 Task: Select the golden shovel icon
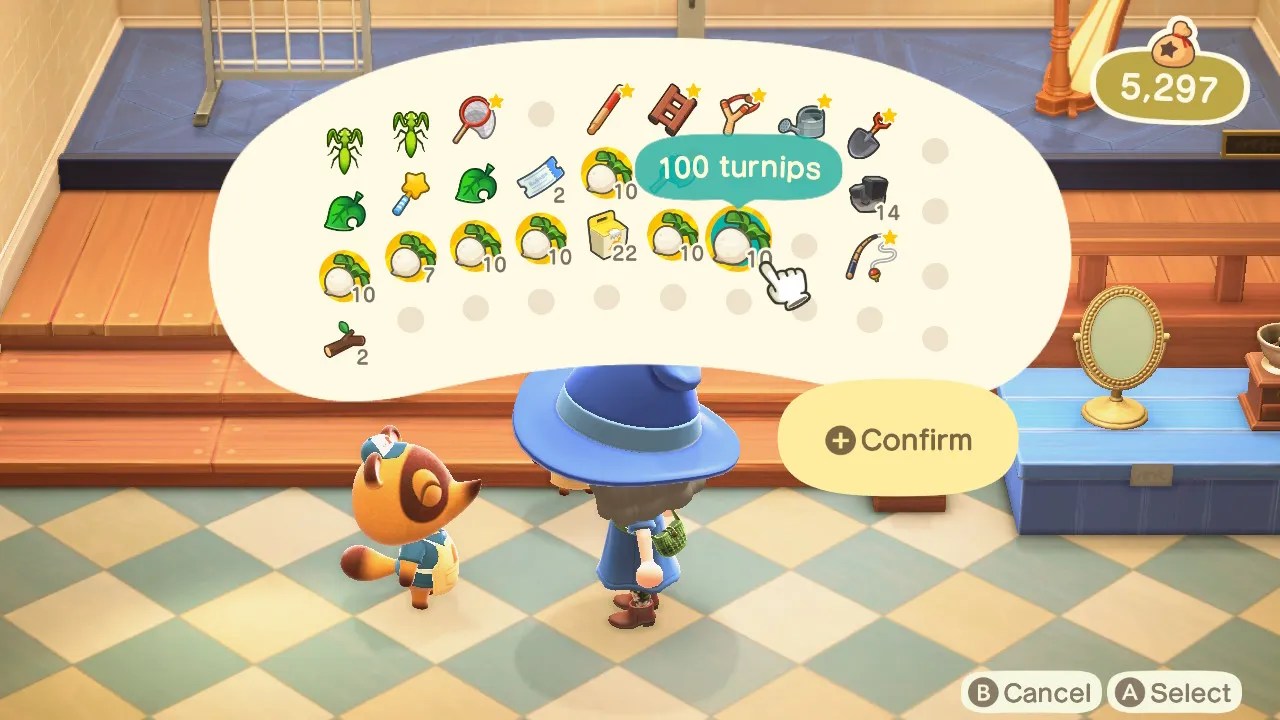click(x=866, y=135)
